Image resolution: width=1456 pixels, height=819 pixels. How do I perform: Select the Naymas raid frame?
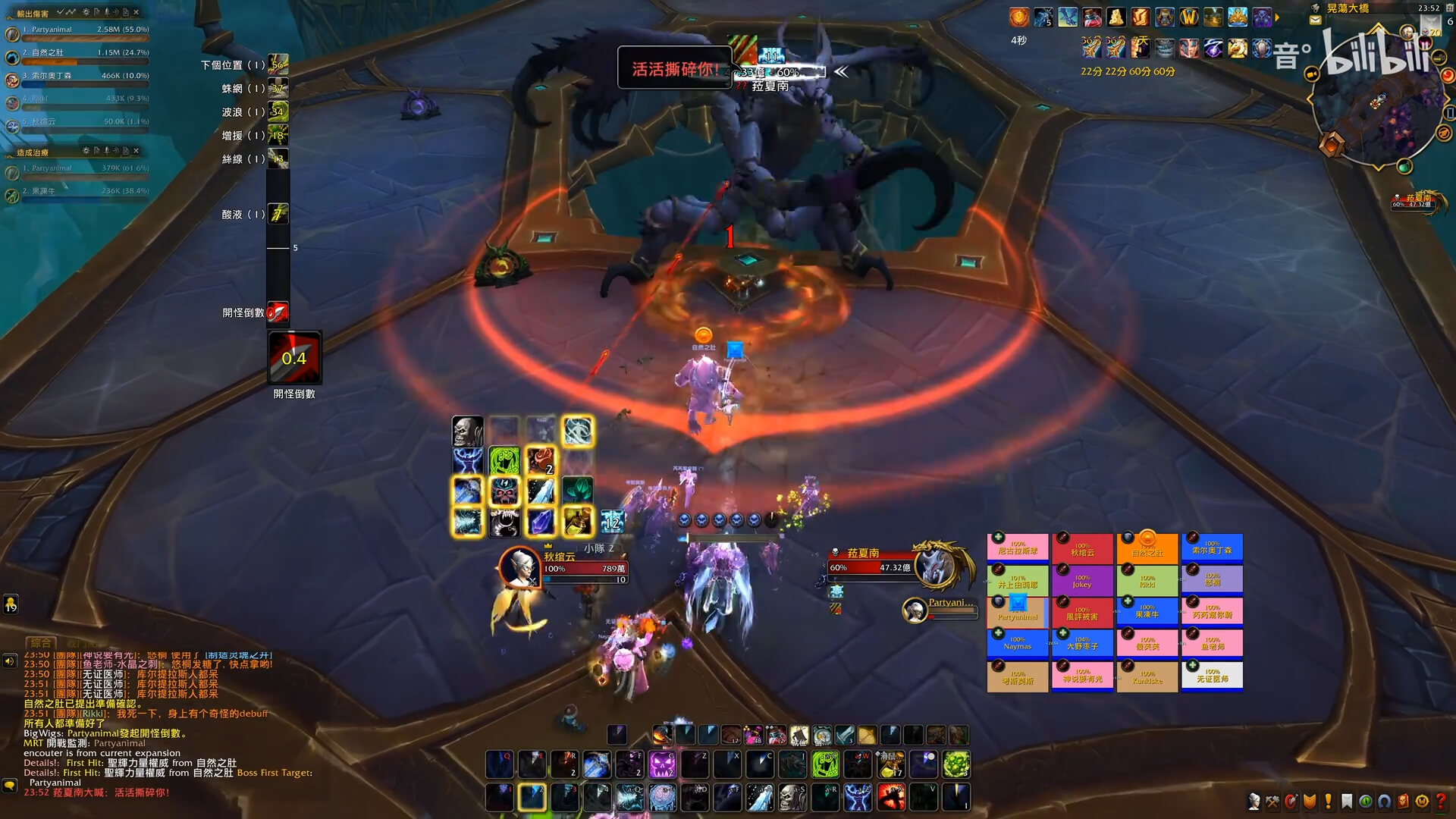1017,643
